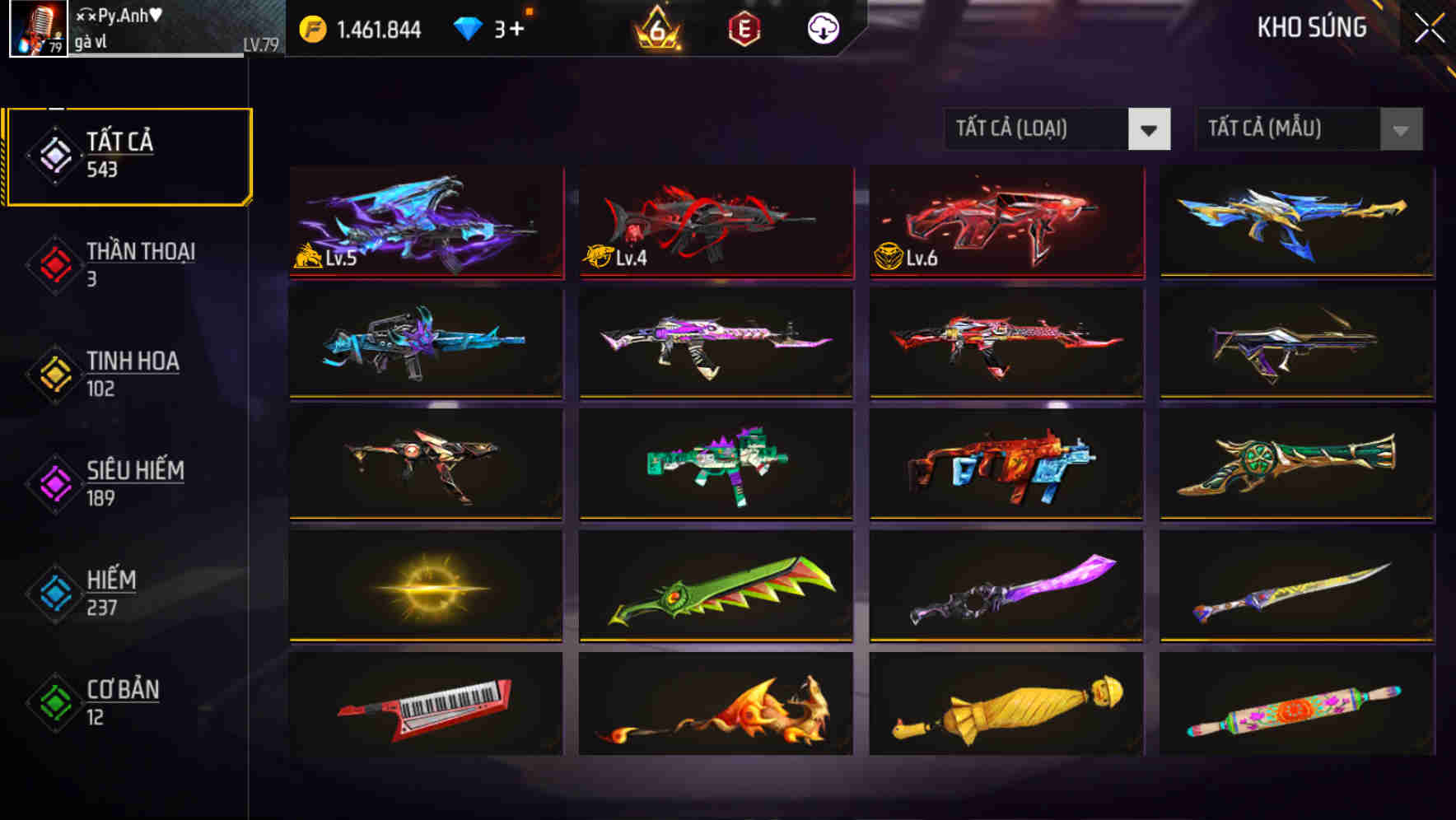Click the diamond currency icon
Image resolution: width=1456 pixels, height=820 pixels.
pos(469,28)
